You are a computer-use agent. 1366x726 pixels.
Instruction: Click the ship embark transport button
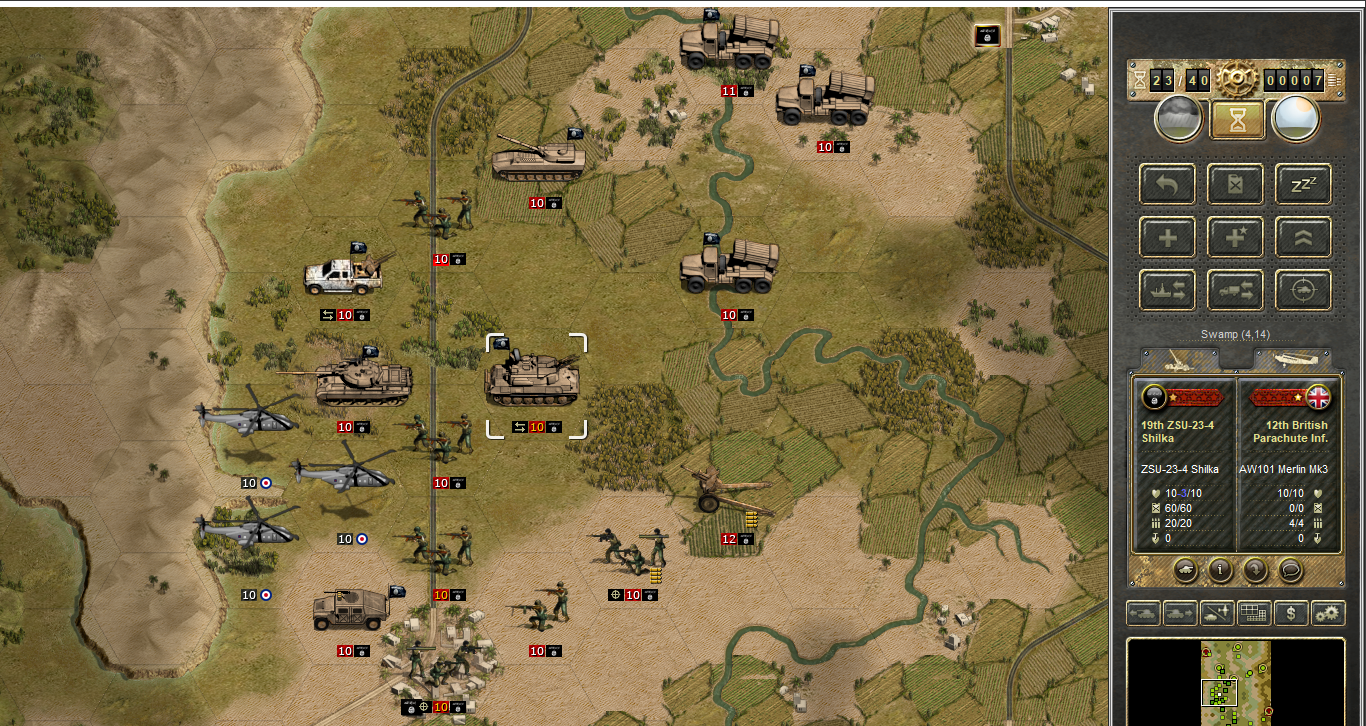[x=1166, y=291]
